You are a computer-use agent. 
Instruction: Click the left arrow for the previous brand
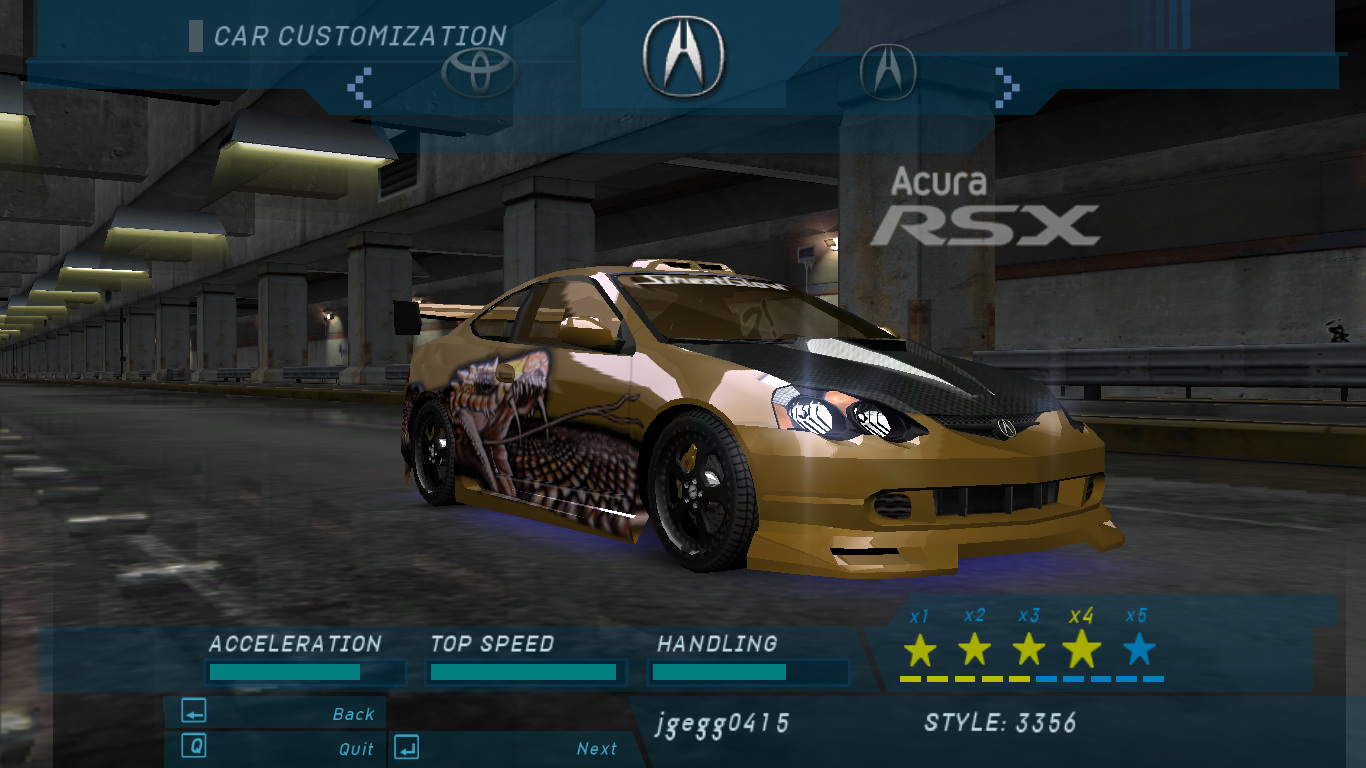point(360,87)
